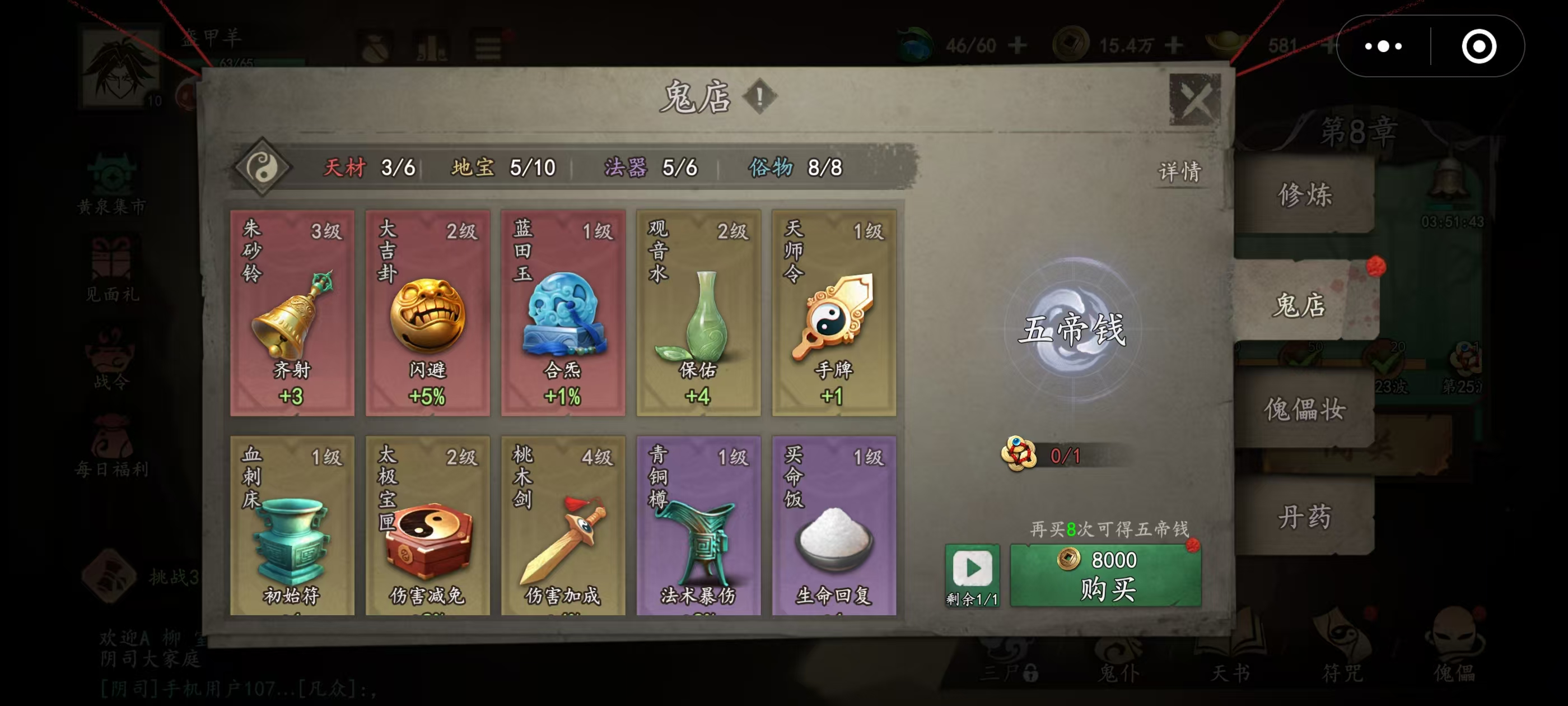
Task: Open the 丹药 tab
Action: tap(1304, 517)
